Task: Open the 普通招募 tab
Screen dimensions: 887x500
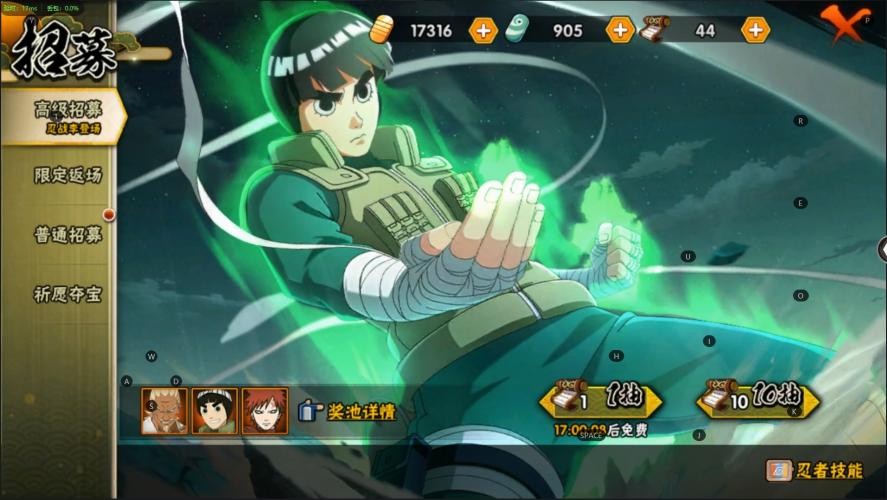Action: [x=68, y=235]
